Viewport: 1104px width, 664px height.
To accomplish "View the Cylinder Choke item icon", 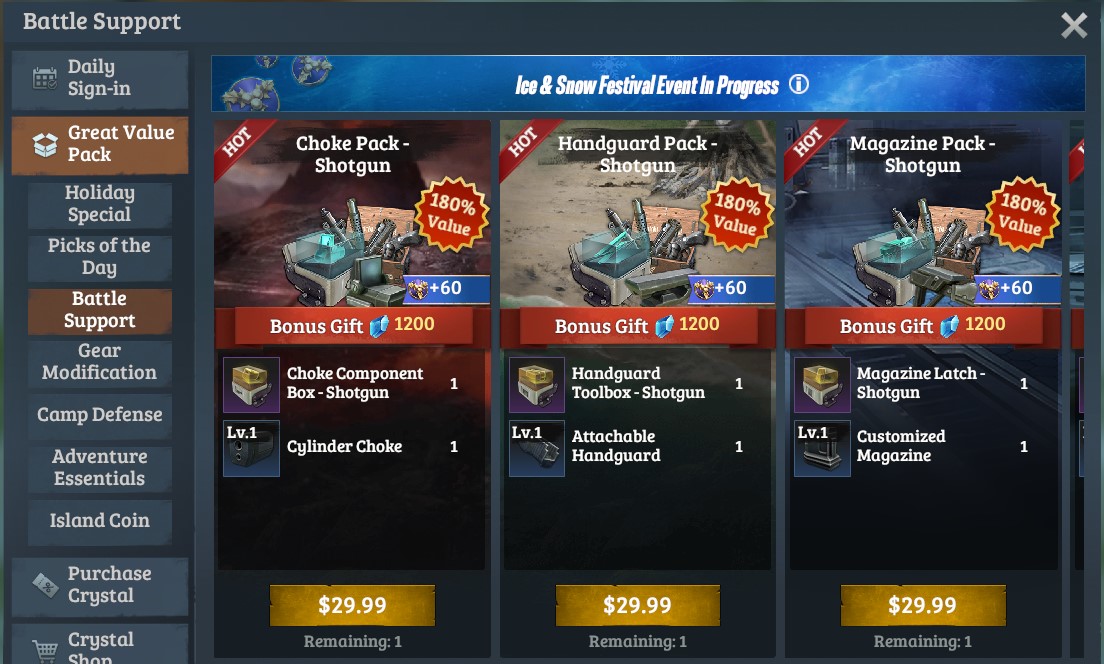I will [251, 447].
